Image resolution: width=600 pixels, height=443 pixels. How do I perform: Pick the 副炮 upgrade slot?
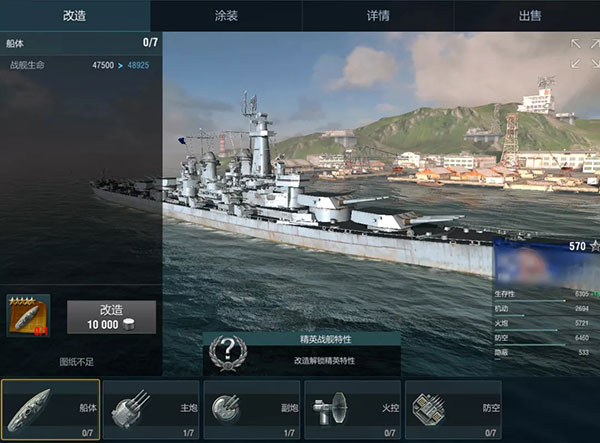[x=252, y=410]
